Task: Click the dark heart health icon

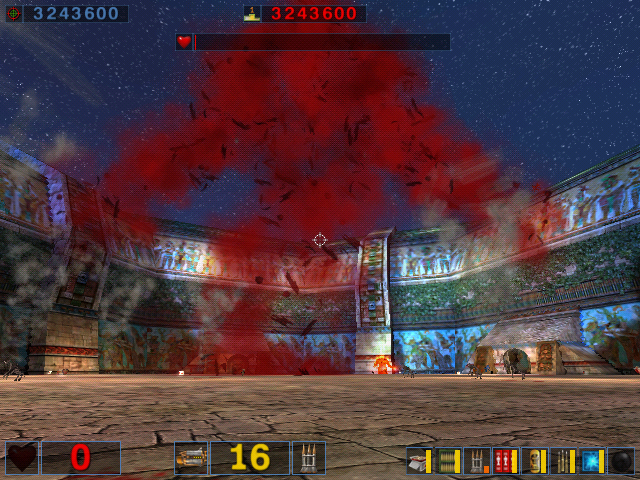Action: (22, 458)
